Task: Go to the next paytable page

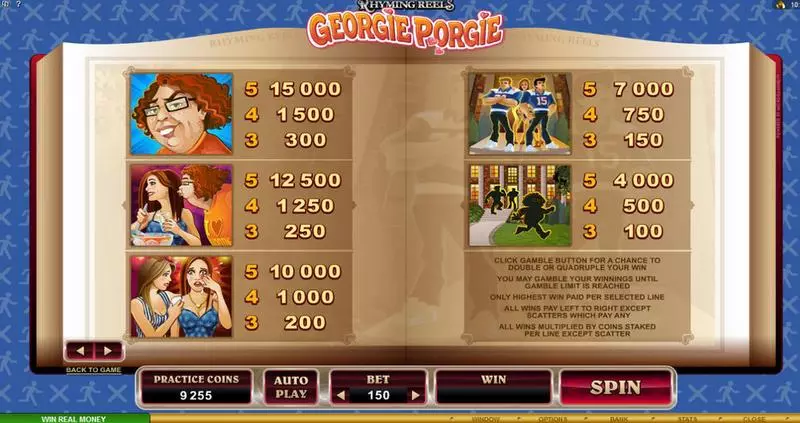Action: tap(106, 351)
